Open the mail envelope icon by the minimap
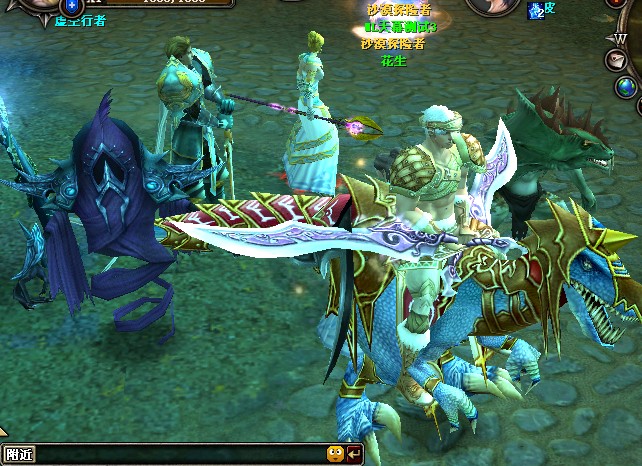The height and width of the screenshot is (466, 642). coord(617,61)
